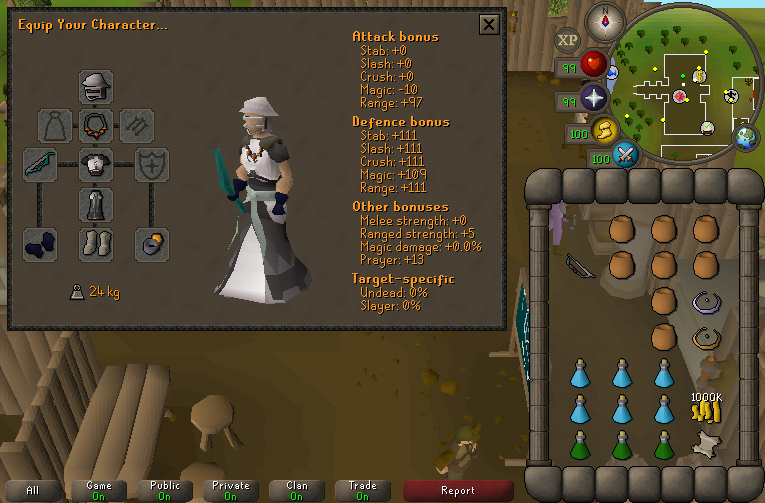Click the bank dollar icon on minimap
Viewport: 765px width, 503px height.
pos(697,75)
